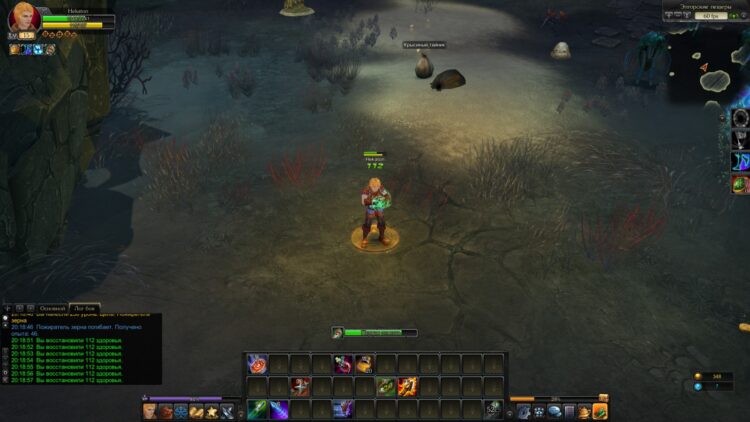Switch to the Основной chat tab
Screen dimensions: 750x422
52,308
